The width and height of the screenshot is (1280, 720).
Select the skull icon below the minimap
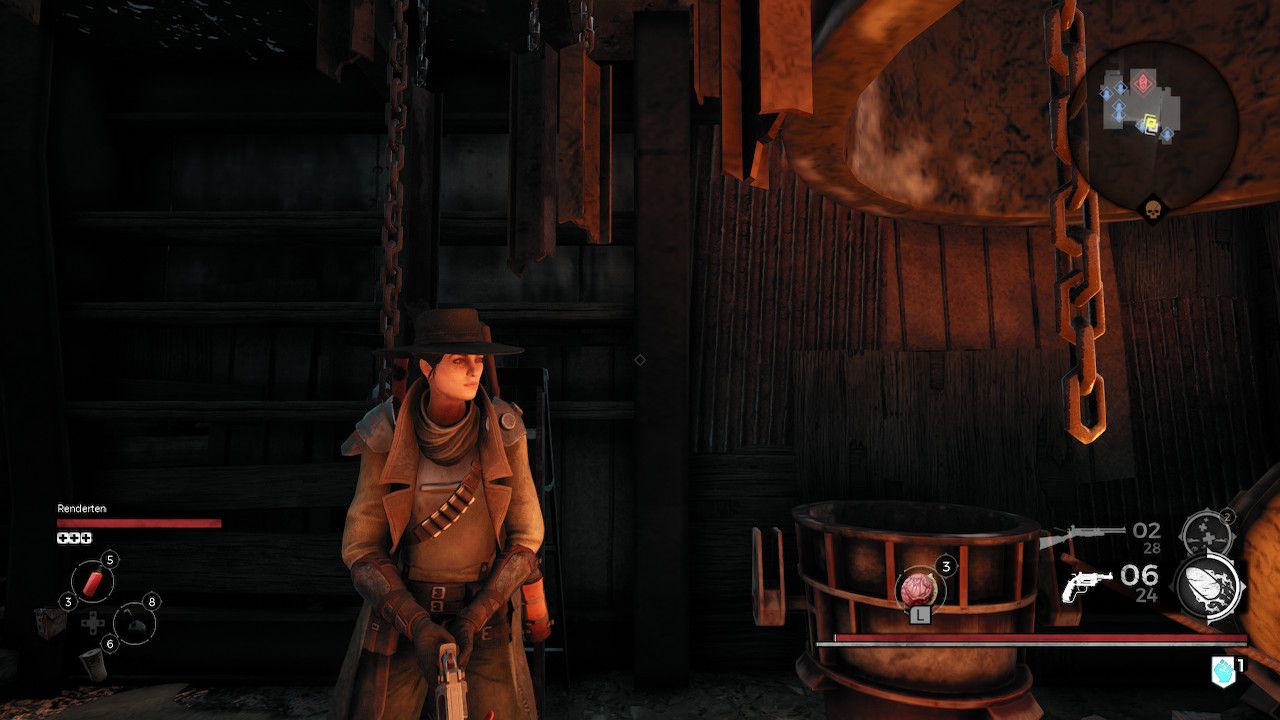click(x=1153, y=210)
